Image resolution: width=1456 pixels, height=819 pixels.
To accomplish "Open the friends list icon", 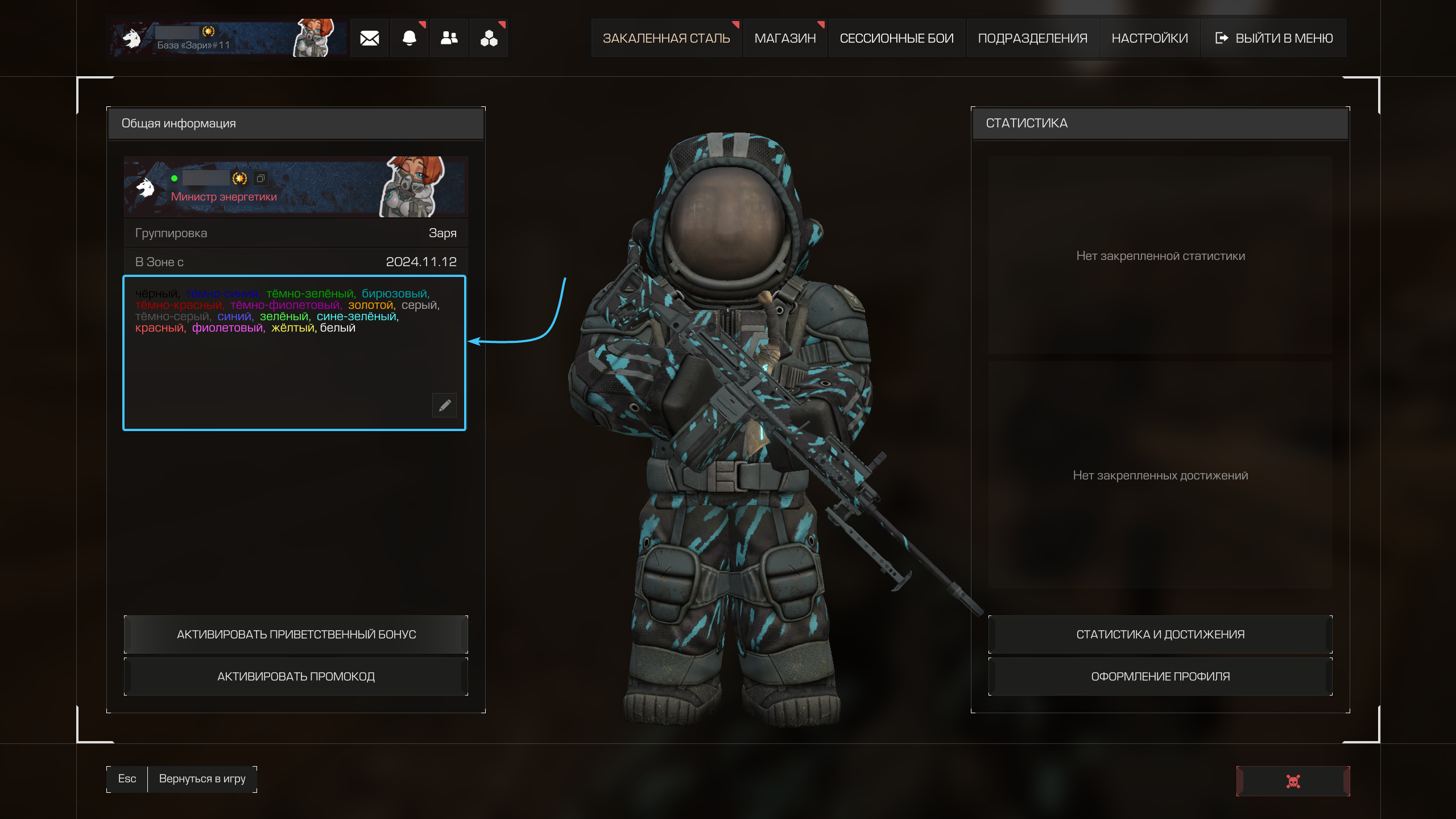I will (x=449, y=38).
